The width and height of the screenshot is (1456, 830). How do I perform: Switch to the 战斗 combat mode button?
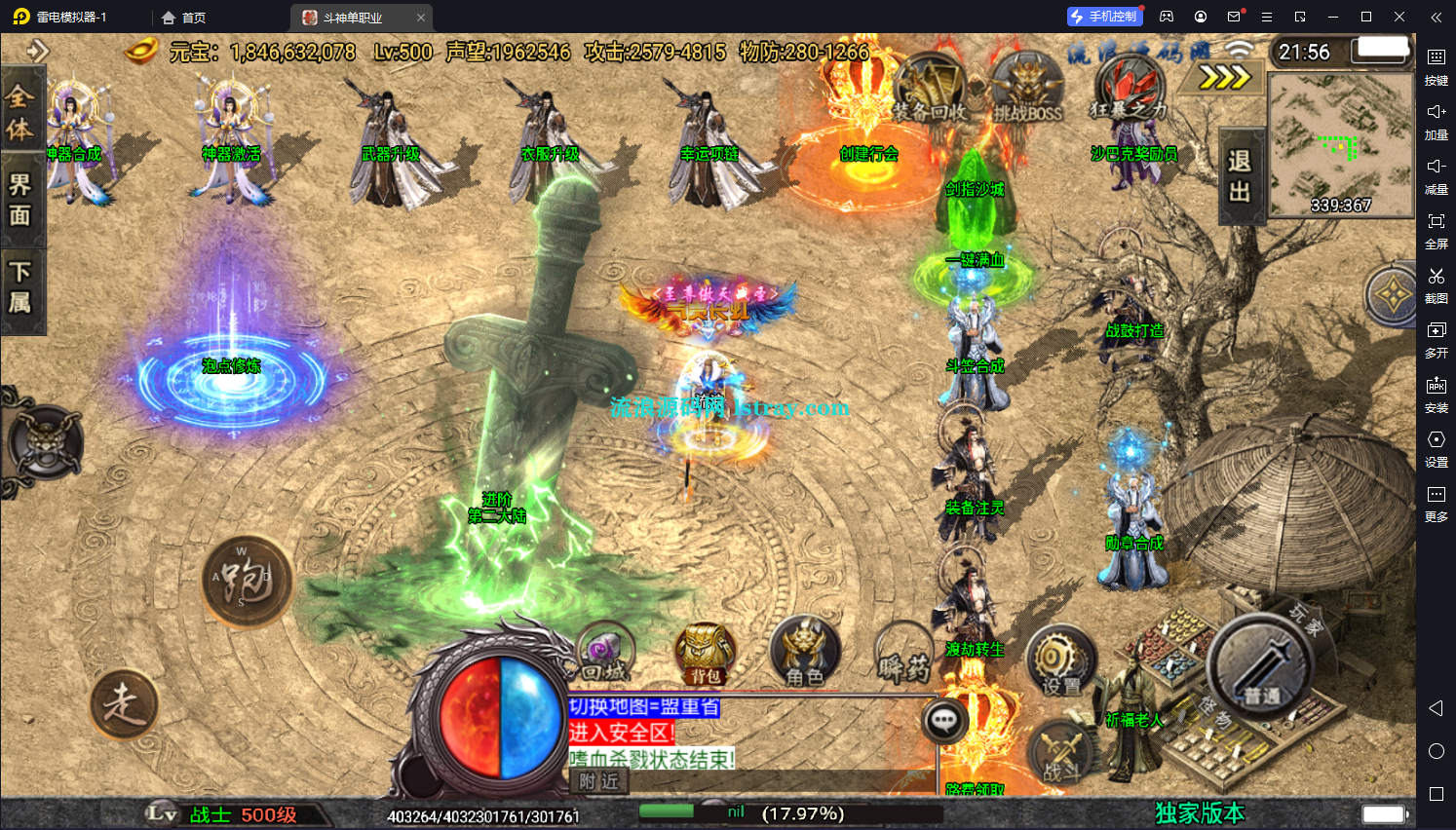1060,754
